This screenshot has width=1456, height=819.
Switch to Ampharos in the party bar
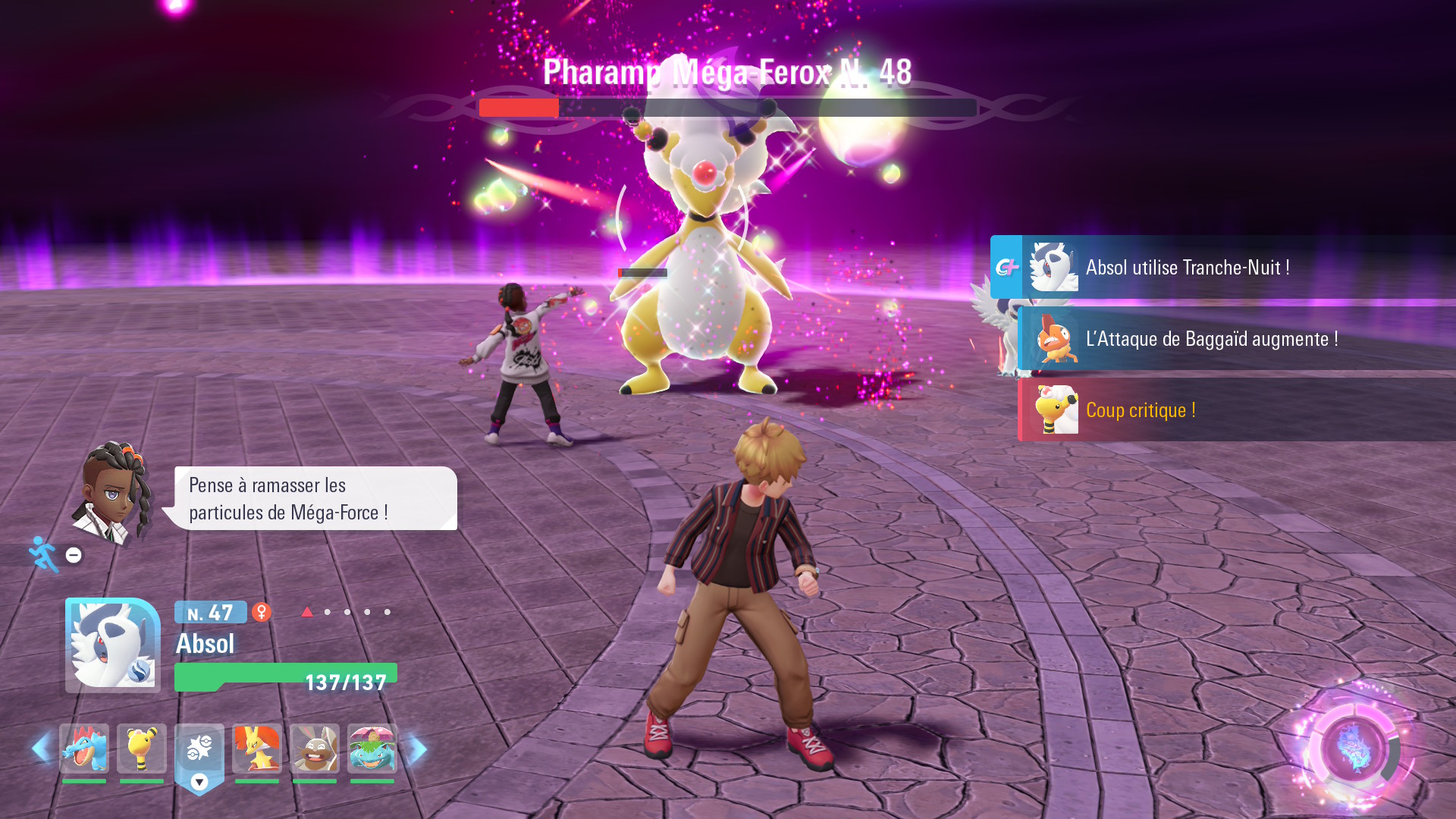point(142,748)
